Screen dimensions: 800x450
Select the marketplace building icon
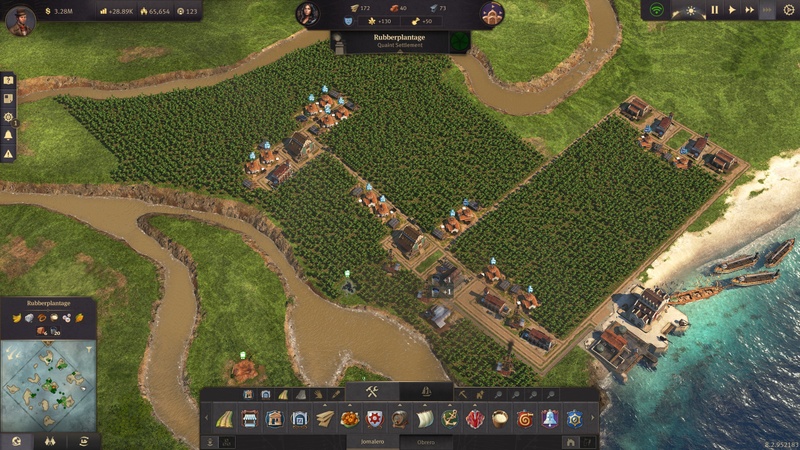(248, 418)
